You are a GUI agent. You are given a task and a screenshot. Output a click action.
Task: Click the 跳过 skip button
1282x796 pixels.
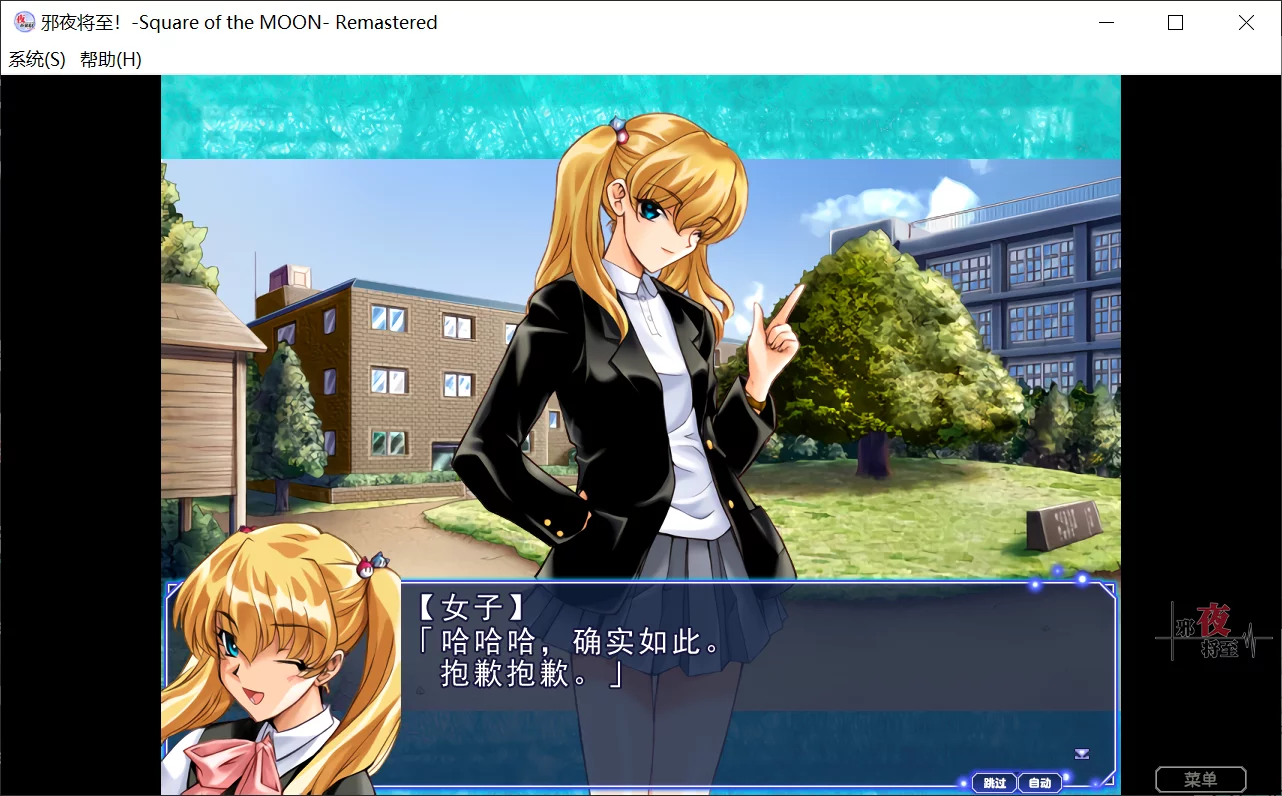994,782
